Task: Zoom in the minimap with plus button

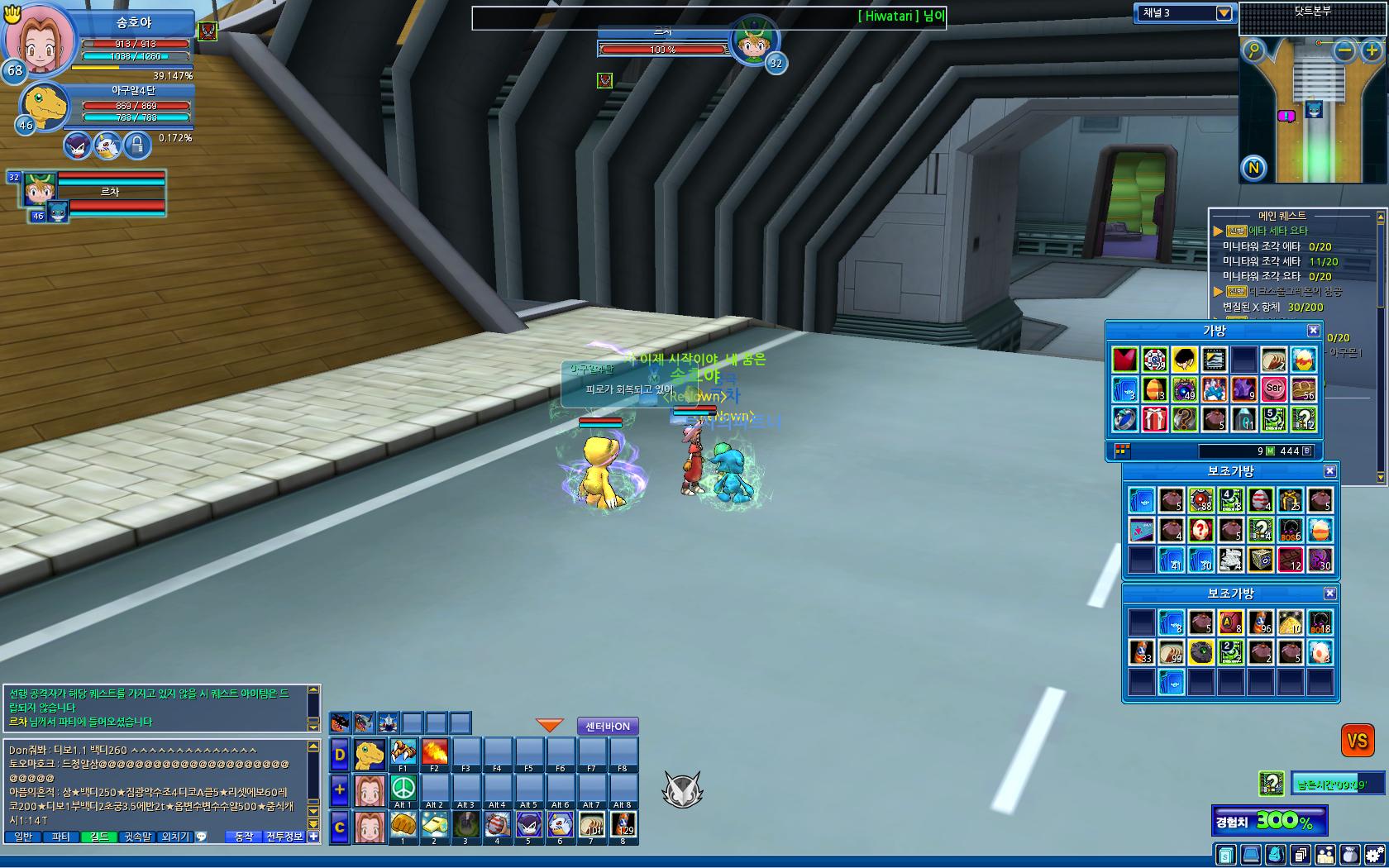Action: pyautogui.click(x=1372, y=51)
